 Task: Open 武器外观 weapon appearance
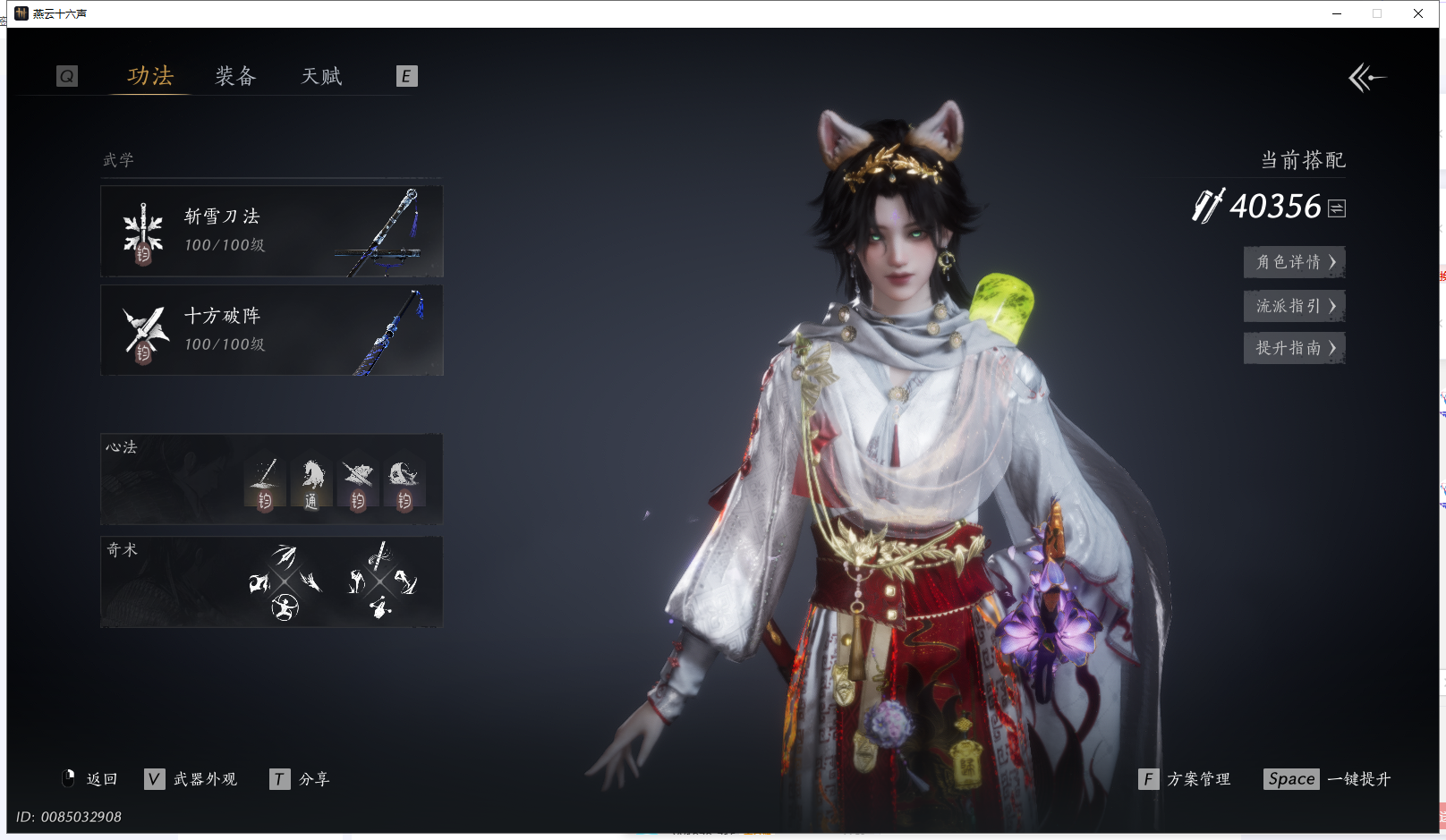click(191, 779)
